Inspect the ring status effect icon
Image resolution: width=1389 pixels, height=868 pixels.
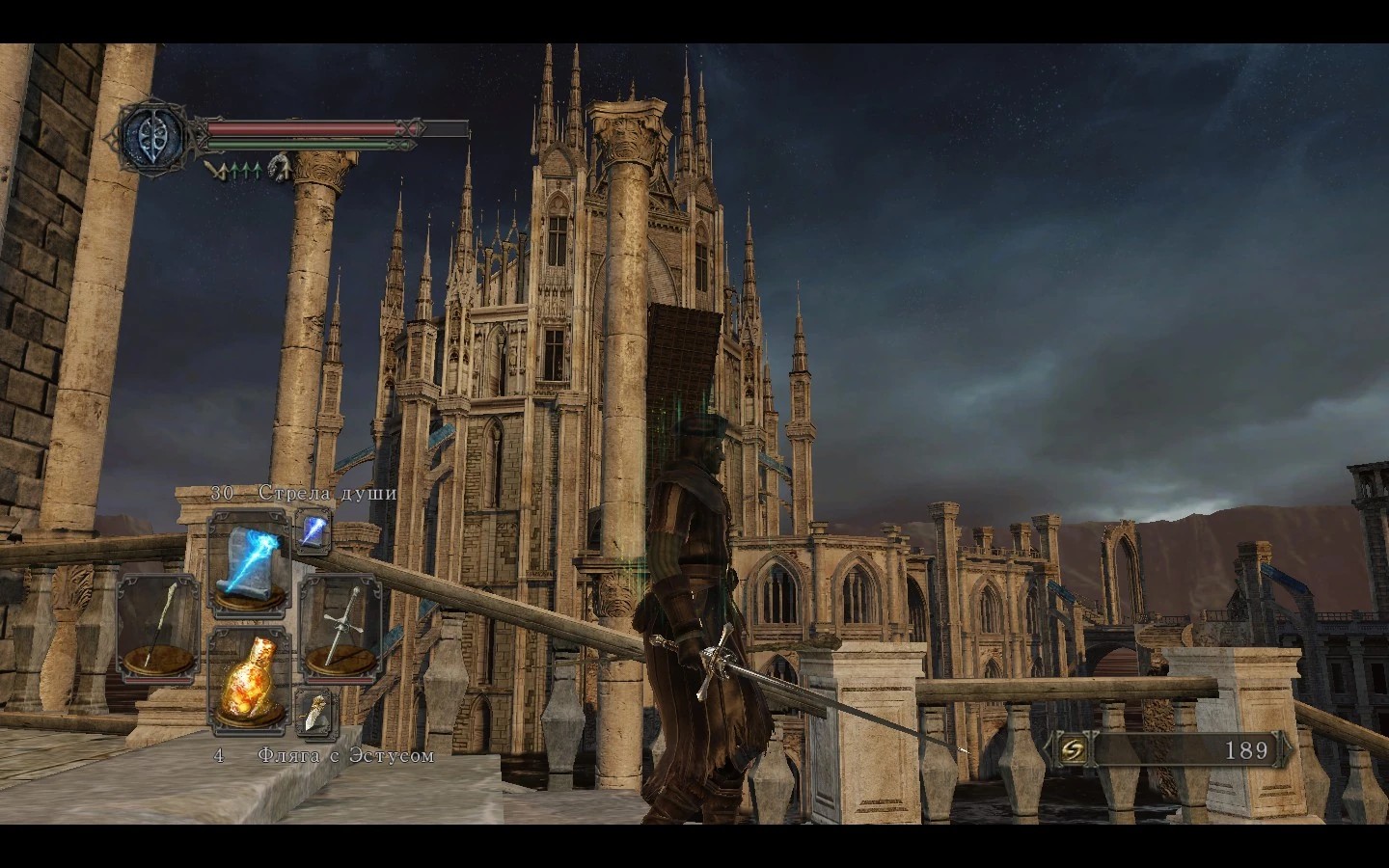click(x=280, y=169)
